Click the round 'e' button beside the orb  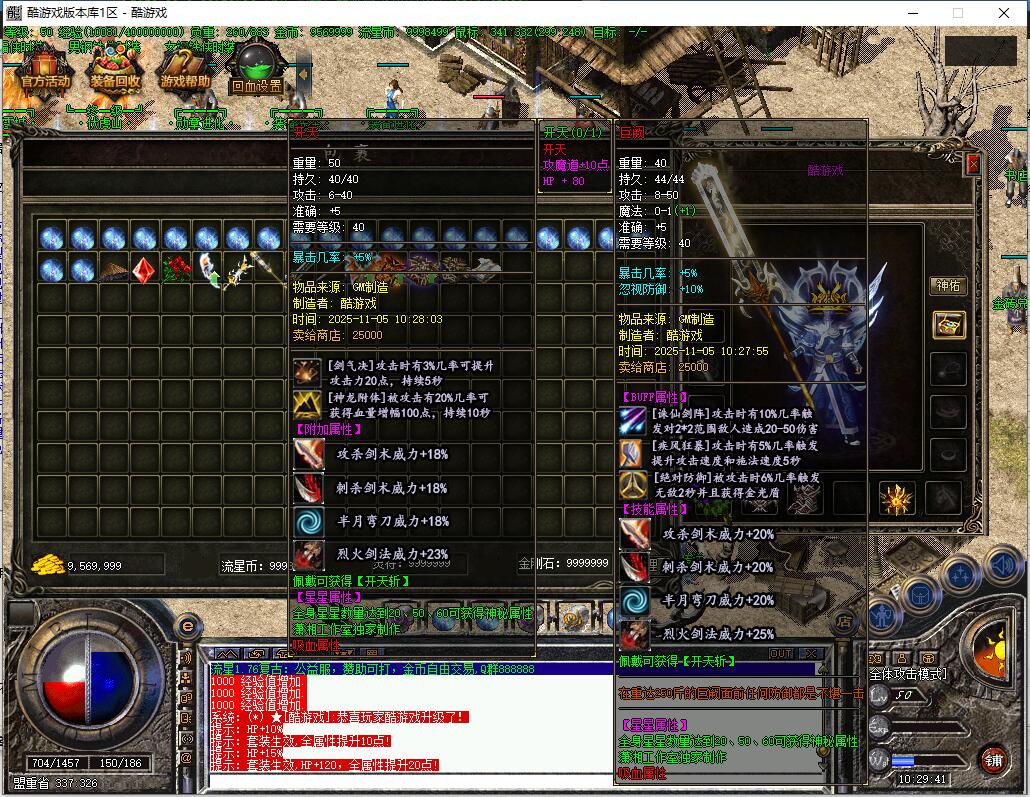pyautogui.click(x=186, y=626)
